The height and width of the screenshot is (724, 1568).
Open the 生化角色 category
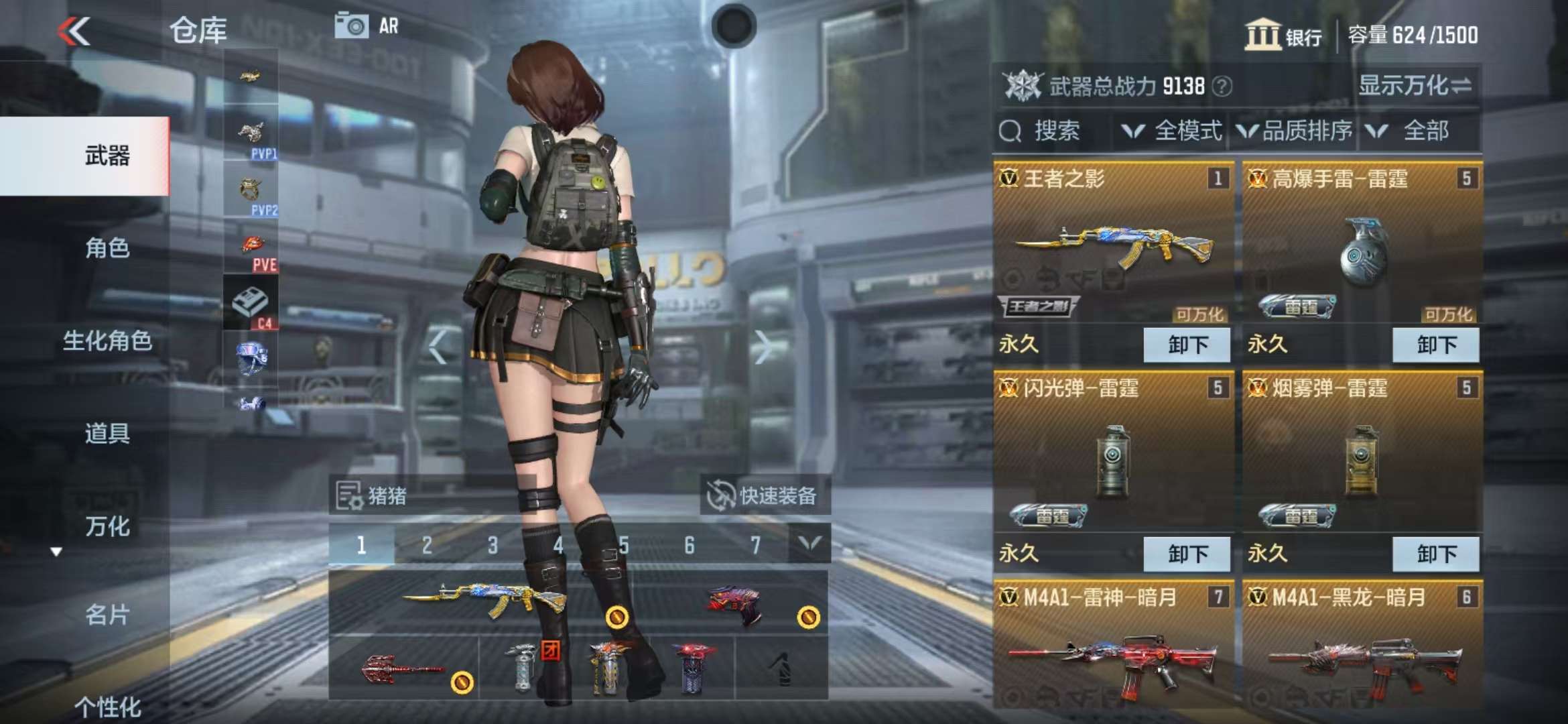tap(107, 341)
